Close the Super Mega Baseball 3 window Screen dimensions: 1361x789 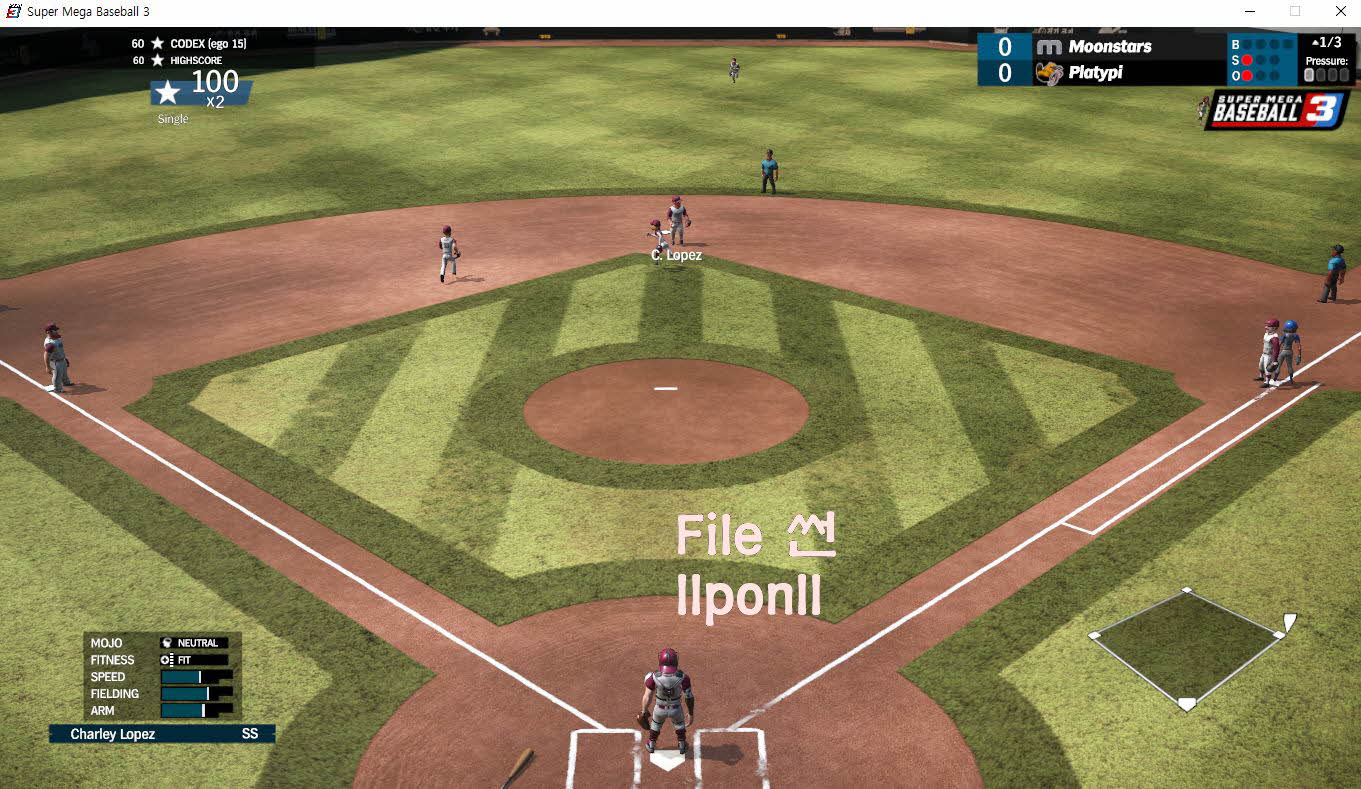click(x=1340, y=11)
